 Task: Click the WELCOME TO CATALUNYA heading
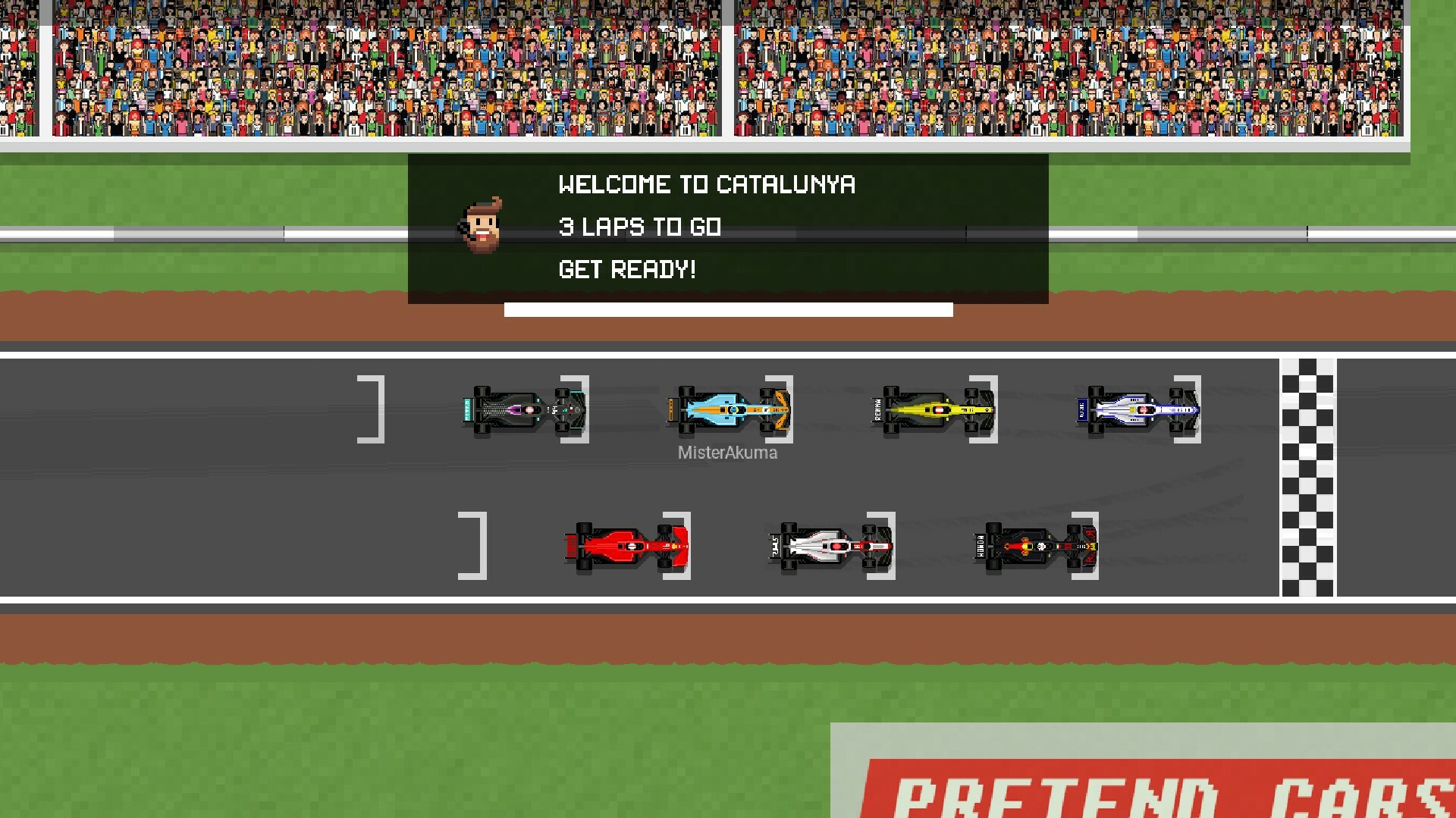click(707, 184)
